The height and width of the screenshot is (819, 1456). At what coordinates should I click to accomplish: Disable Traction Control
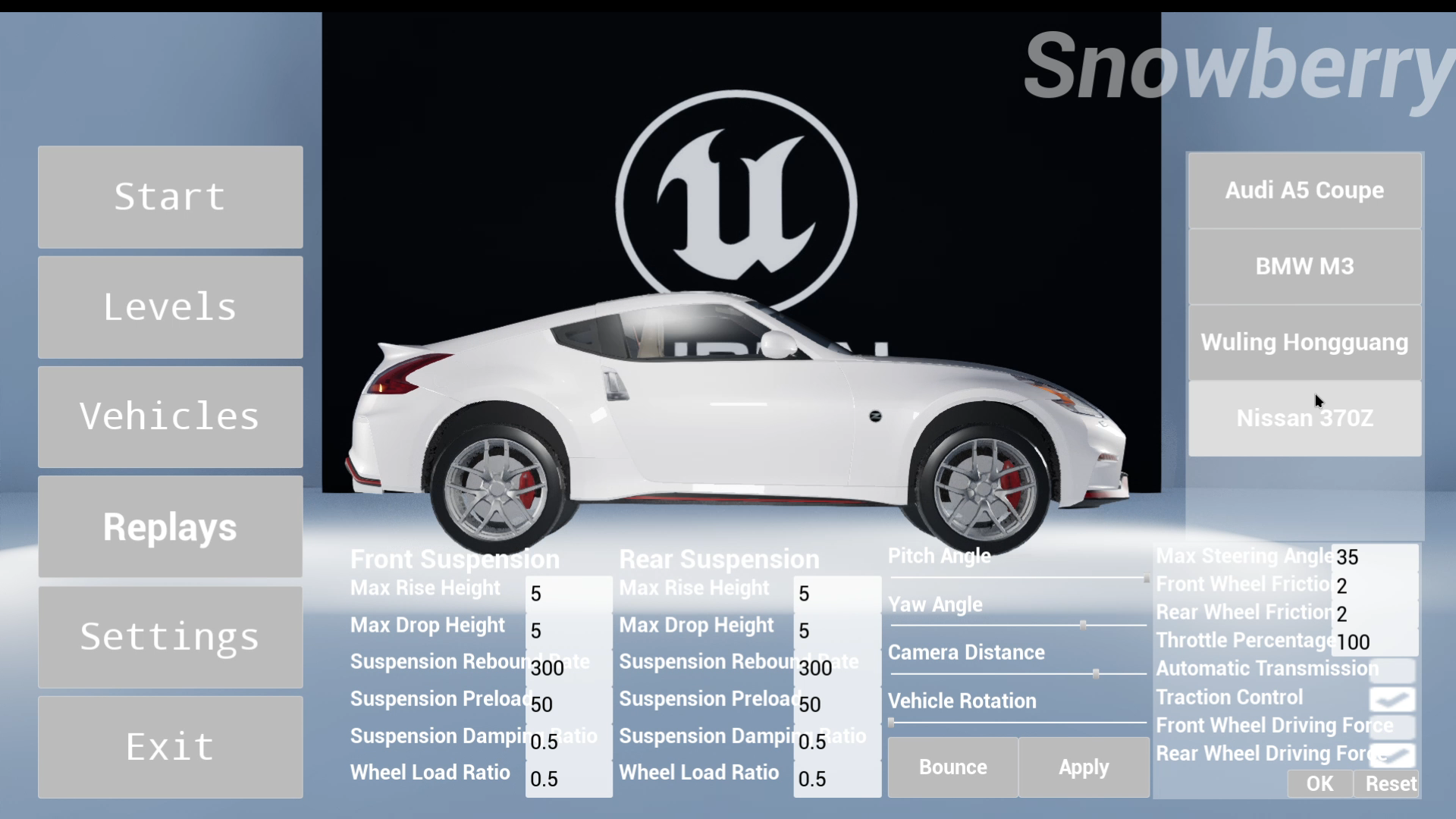click(1394, 699)
